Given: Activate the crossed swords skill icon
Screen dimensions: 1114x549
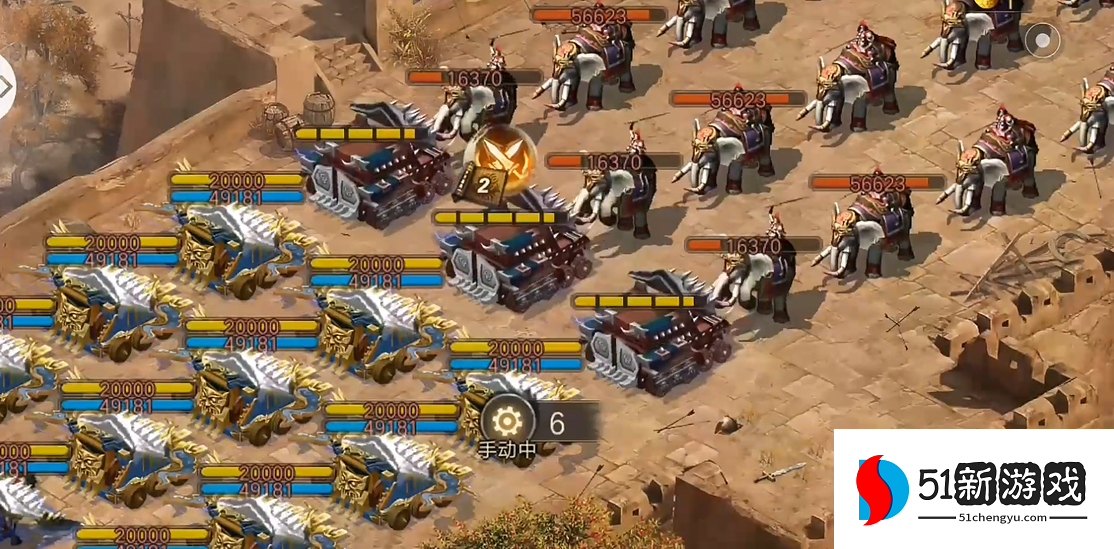Looking at the screenshot, I should (499, 159).
